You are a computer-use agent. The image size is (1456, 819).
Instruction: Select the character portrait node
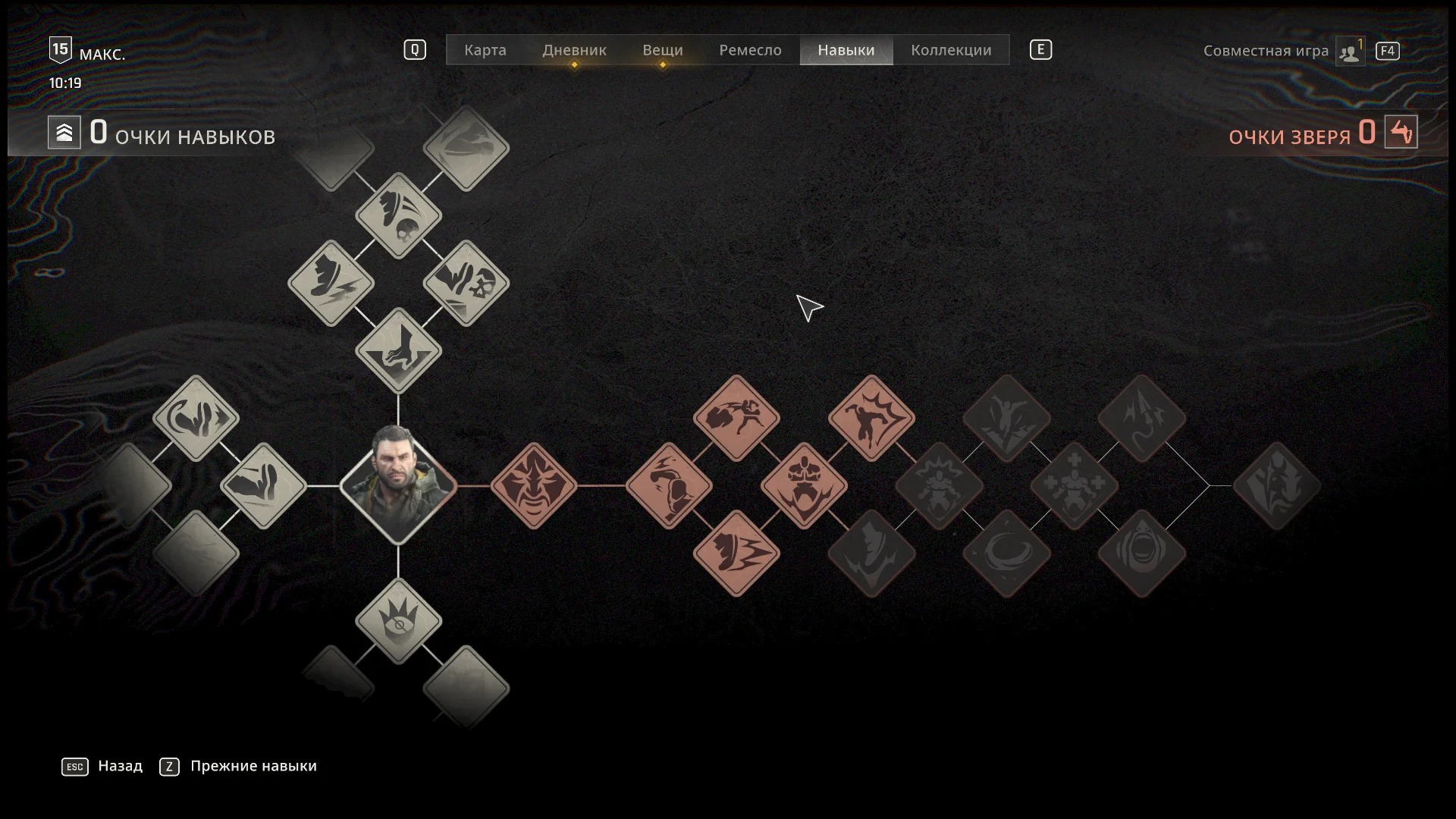398,485
